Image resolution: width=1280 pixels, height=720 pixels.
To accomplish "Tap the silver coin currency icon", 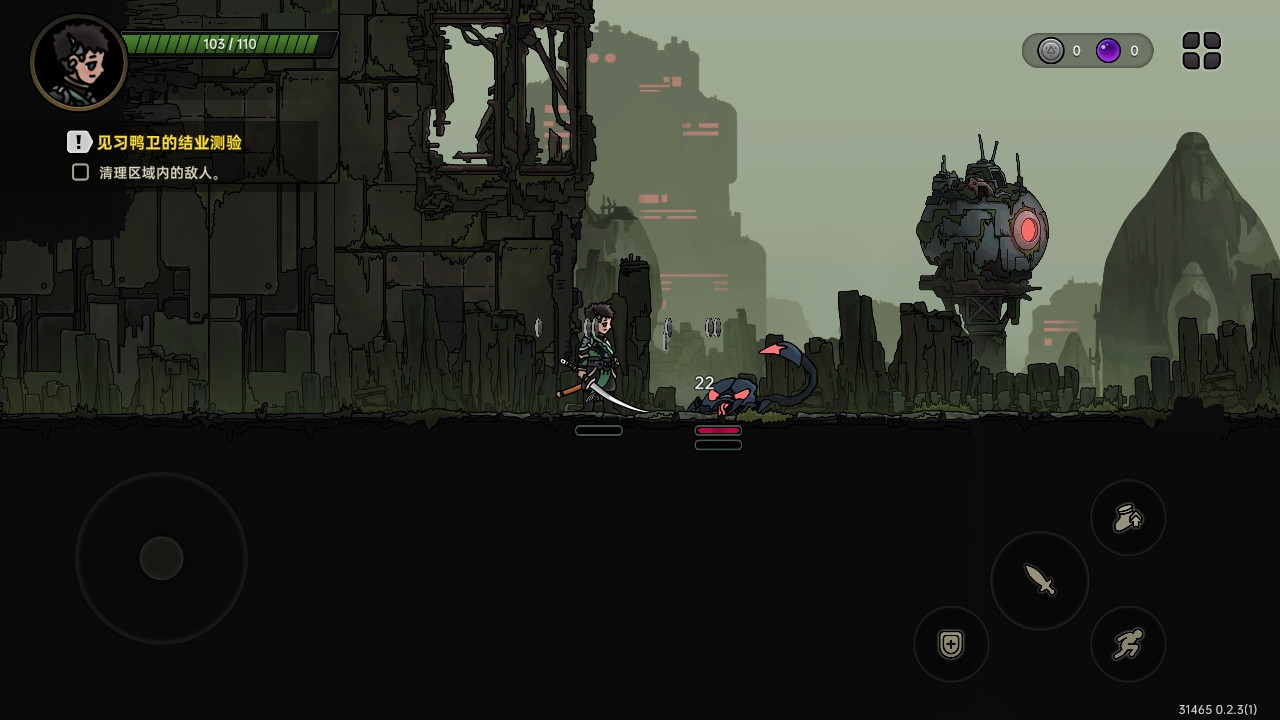I will pyautogui.click(x=1050, y=51).
